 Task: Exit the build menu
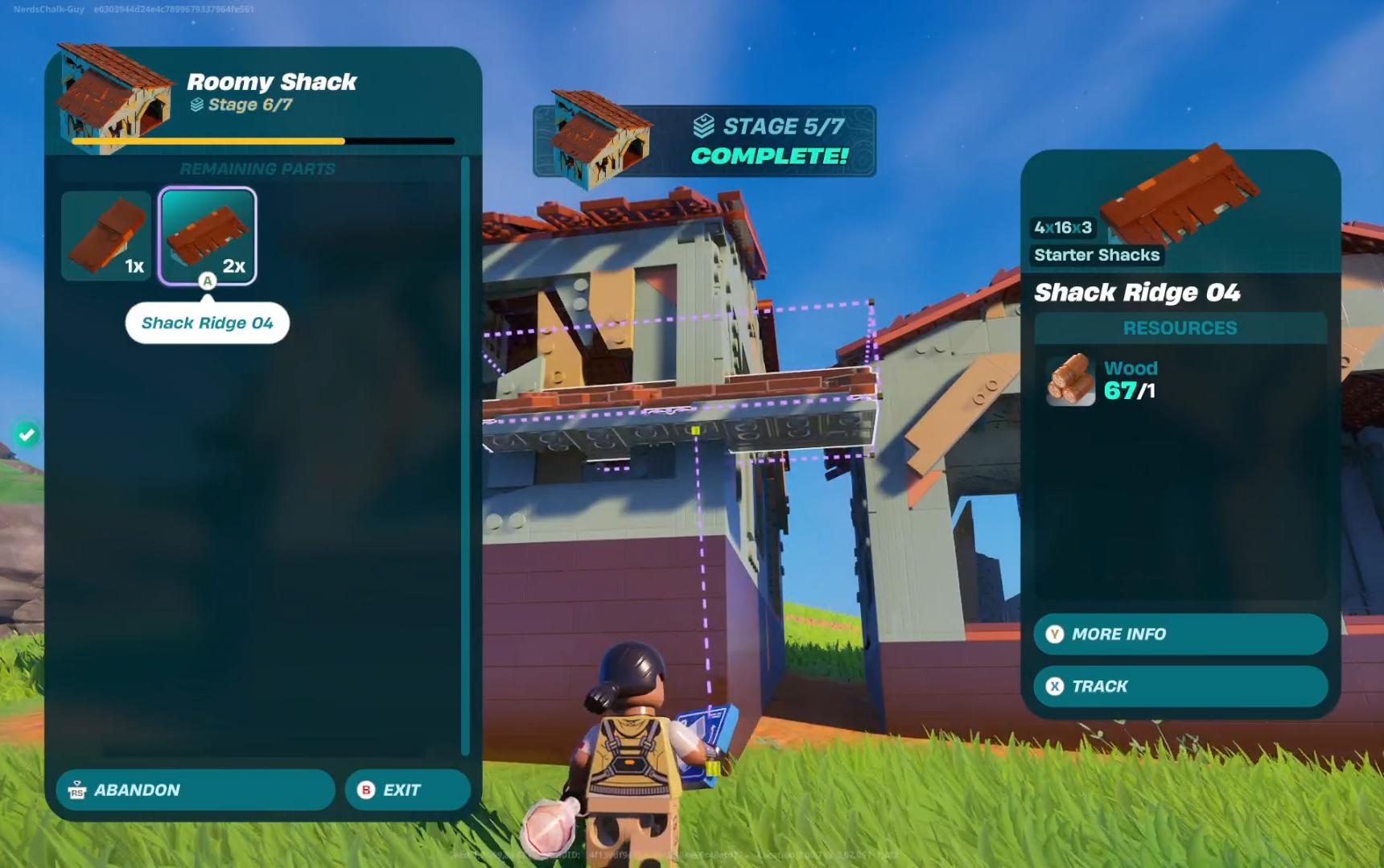click(x=407, y=790)
